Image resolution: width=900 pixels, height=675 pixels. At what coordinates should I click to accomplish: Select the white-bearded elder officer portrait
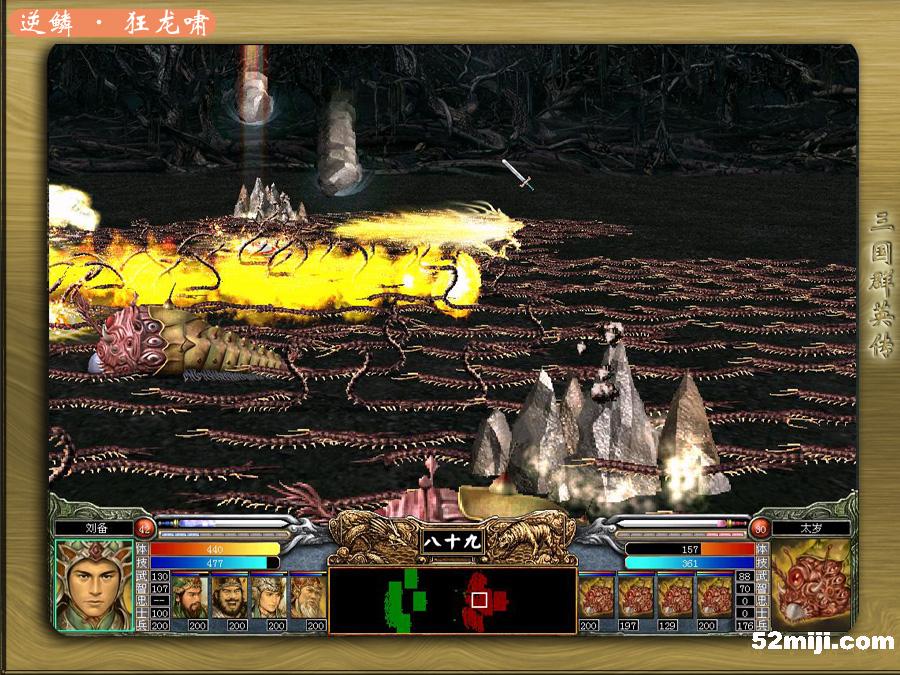[x=307, y=596]
